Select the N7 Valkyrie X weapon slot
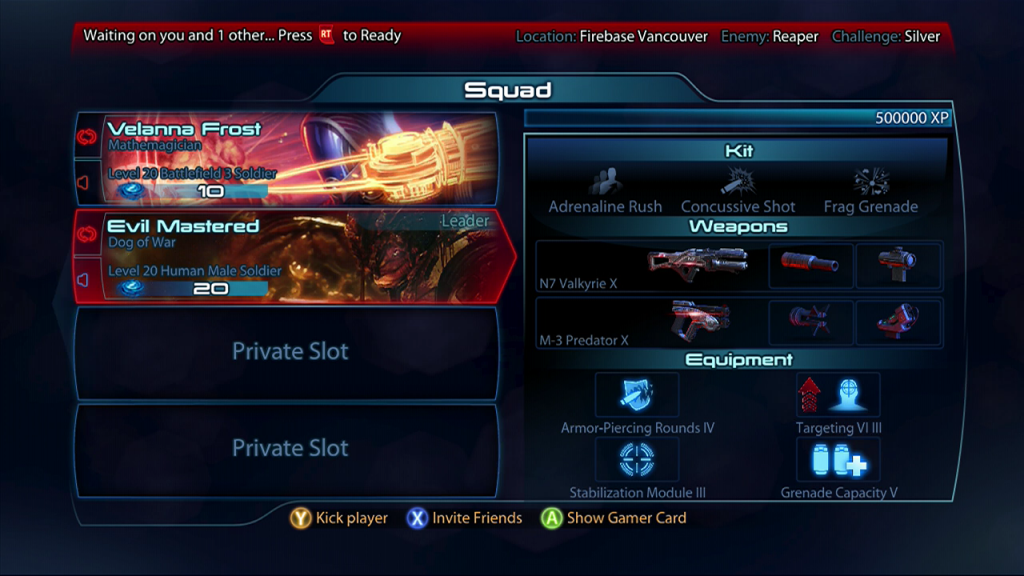 650,267
